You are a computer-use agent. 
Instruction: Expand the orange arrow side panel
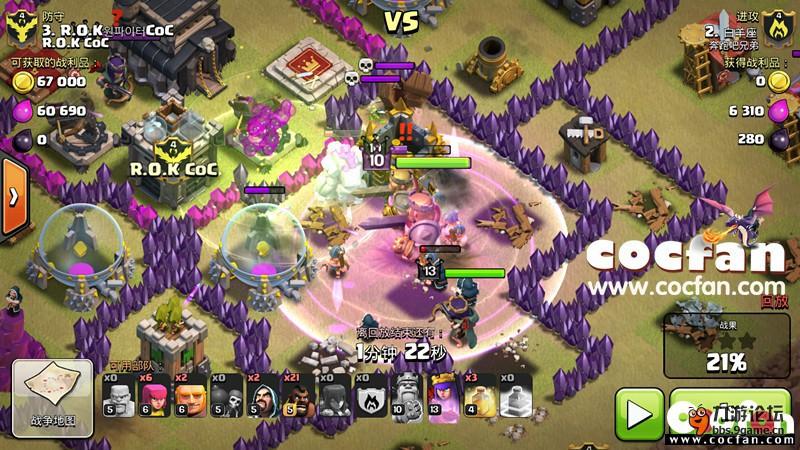(x=13, y=197)
